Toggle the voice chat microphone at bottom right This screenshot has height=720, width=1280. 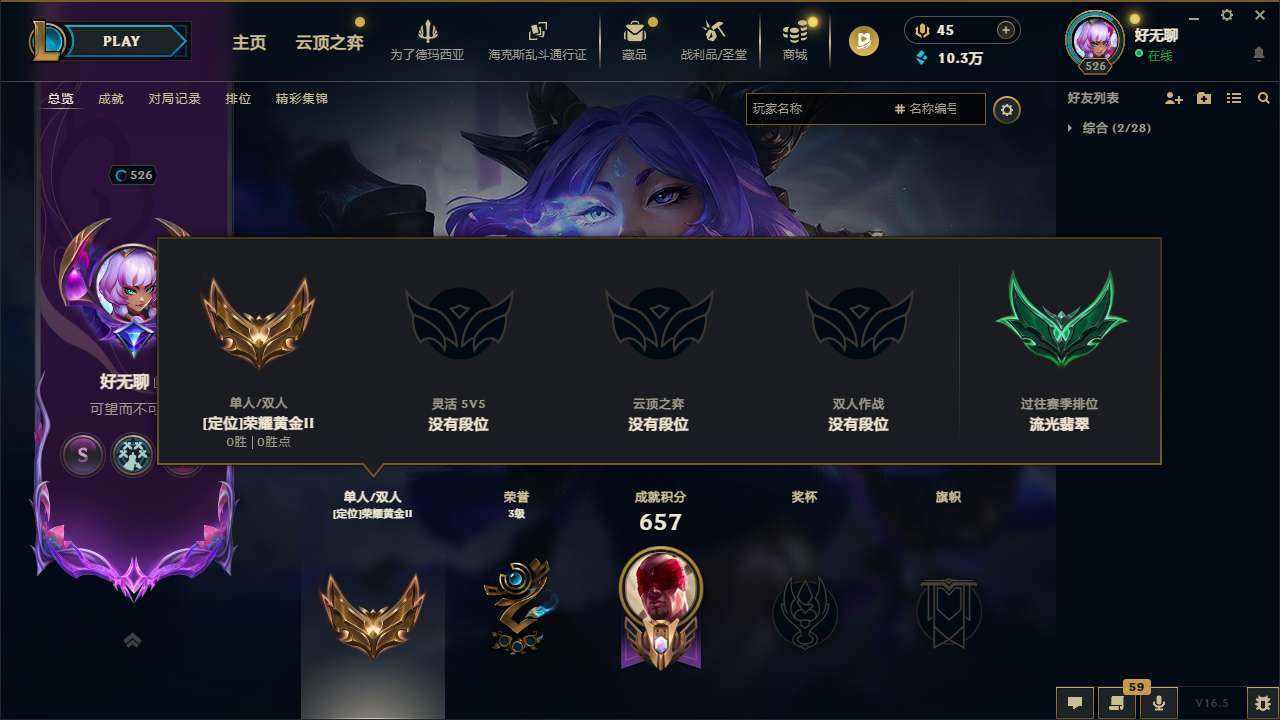pos(1159,703)
